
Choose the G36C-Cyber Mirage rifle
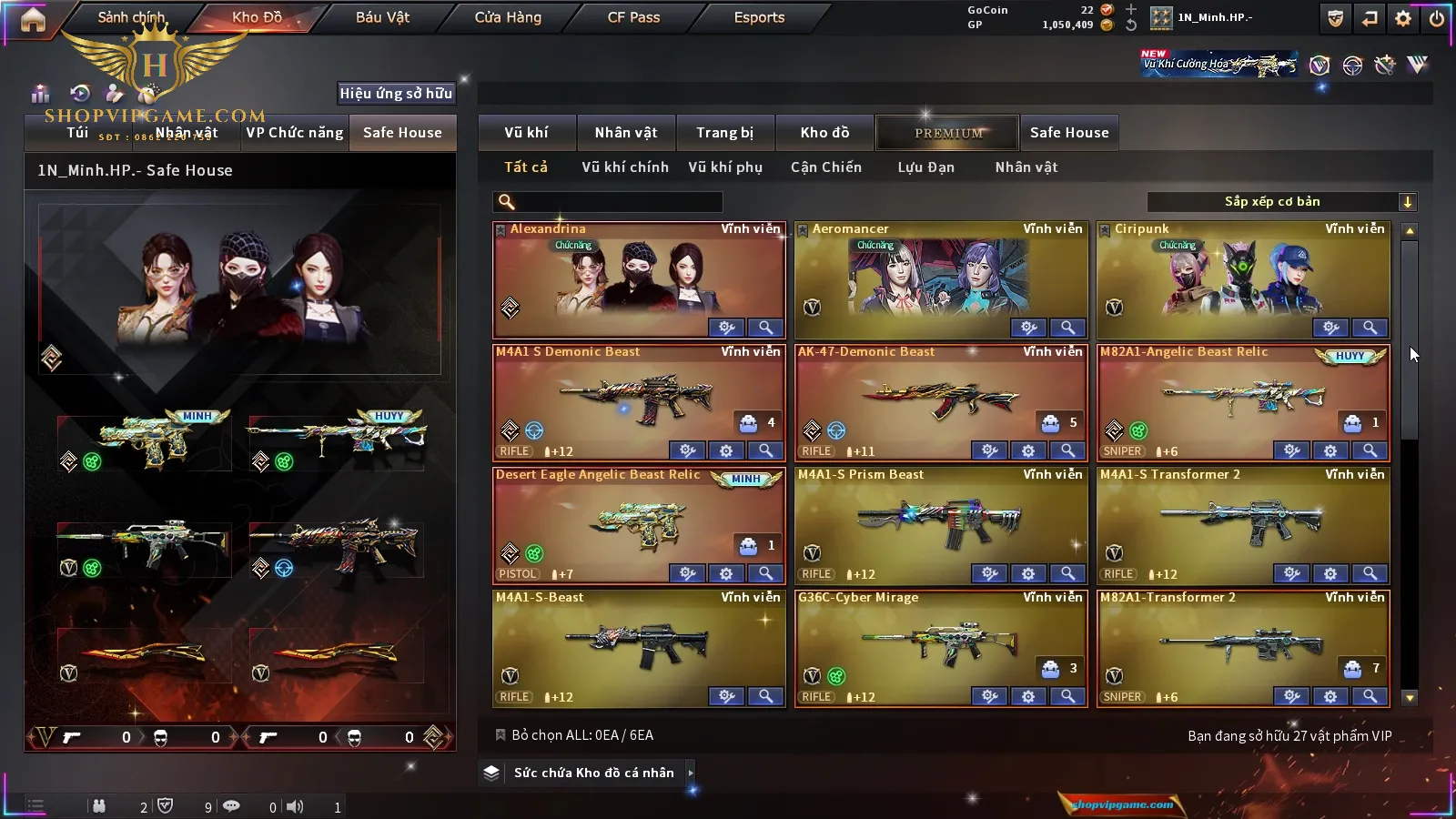940,647
